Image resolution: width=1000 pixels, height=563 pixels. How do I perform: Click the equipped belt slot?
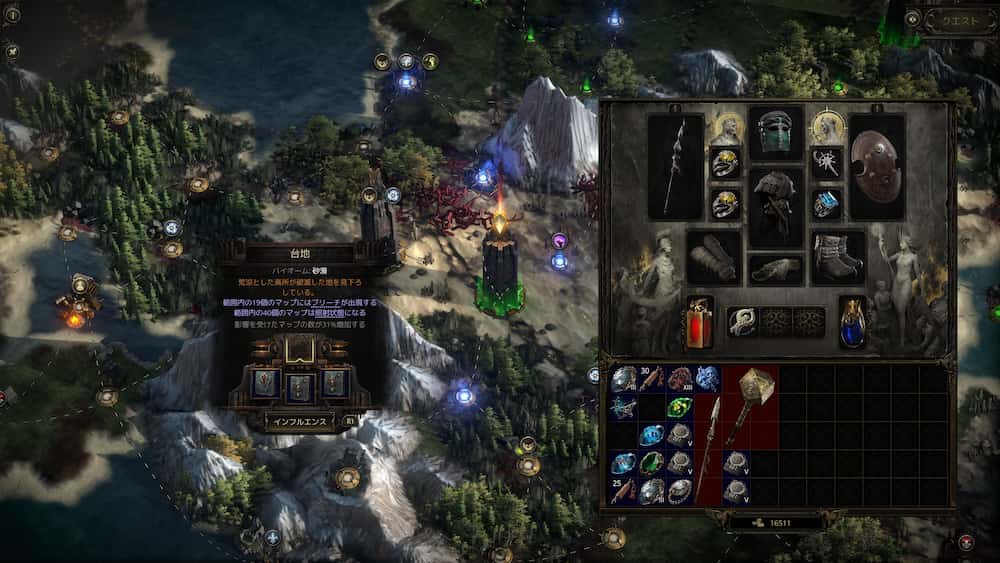[776, 269]
